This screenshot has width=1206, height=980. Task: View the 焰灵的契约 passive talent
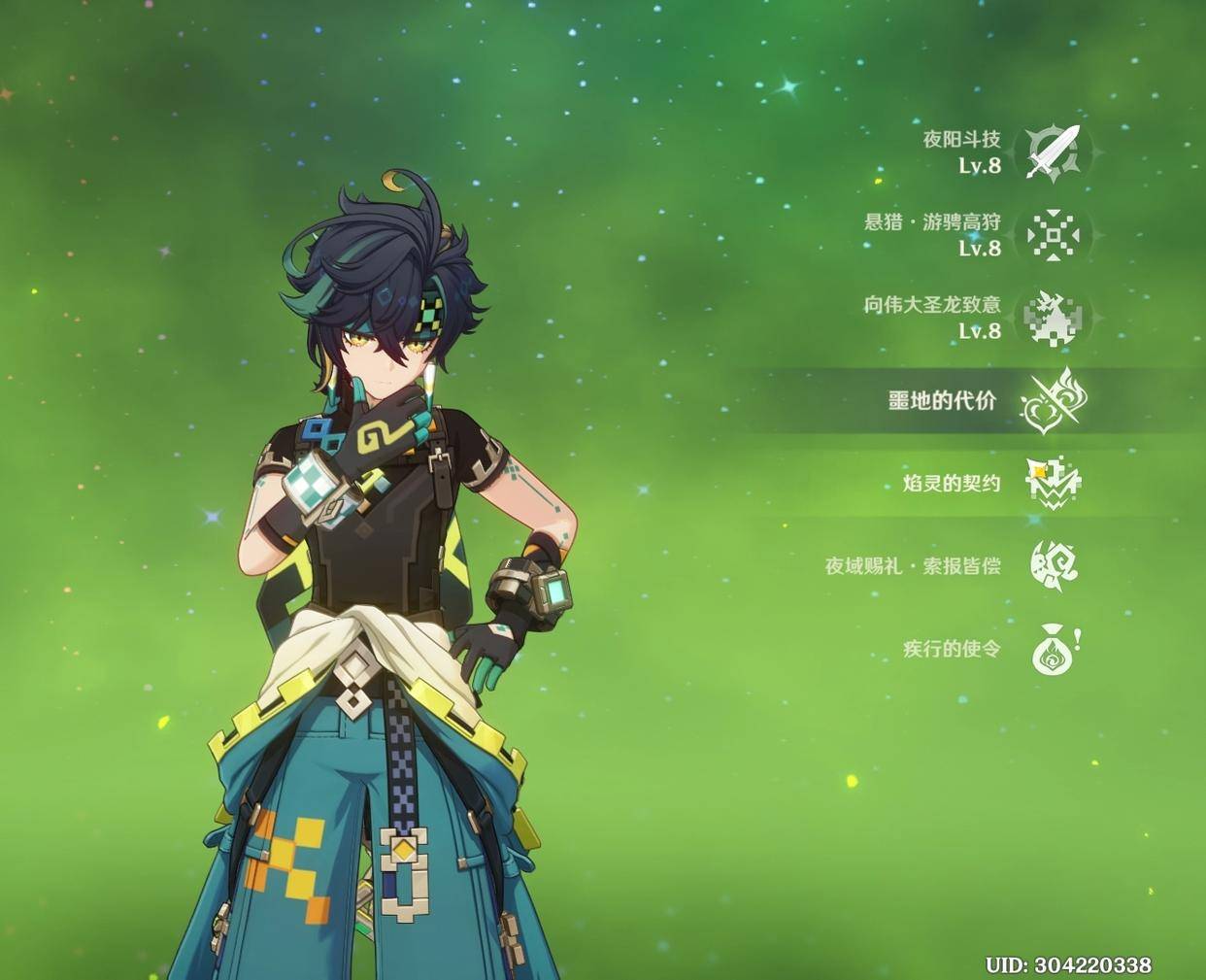[1054, 483]
